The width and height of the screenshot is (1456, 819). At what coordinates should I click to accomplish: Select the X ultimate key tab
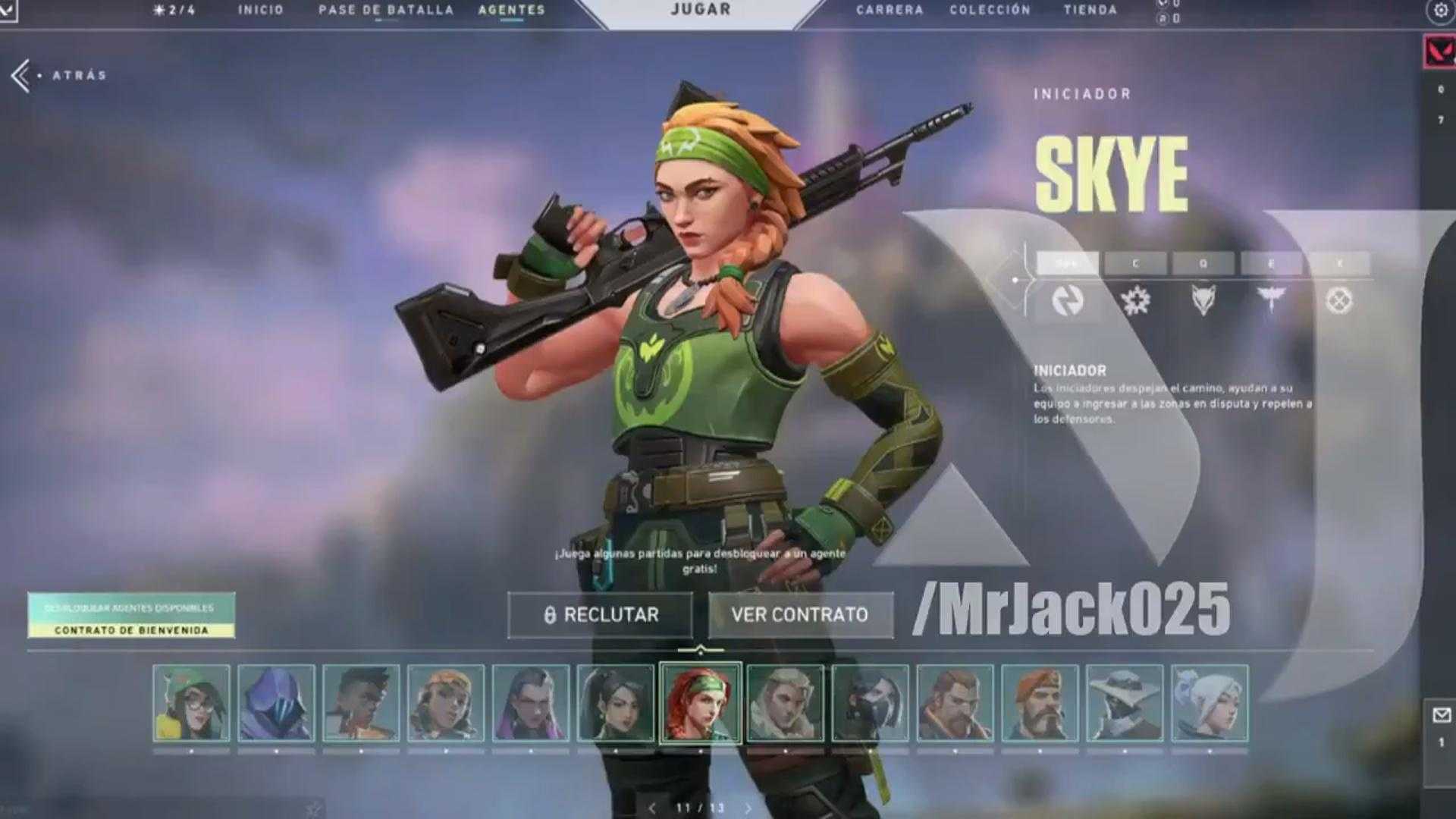(1338, 263)
